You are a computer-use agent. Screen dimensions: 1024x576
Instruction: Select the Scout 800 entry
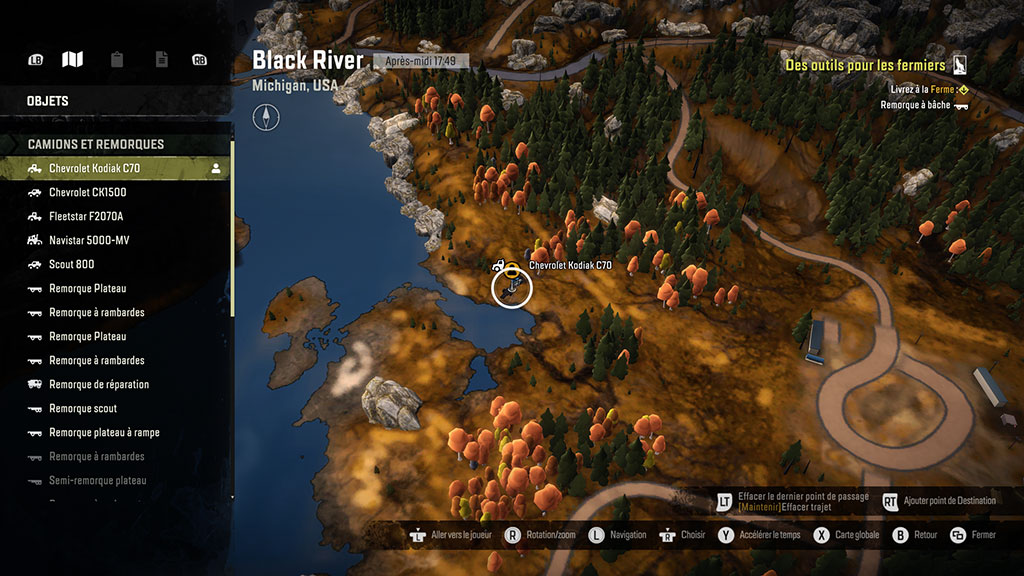point(72,264)
